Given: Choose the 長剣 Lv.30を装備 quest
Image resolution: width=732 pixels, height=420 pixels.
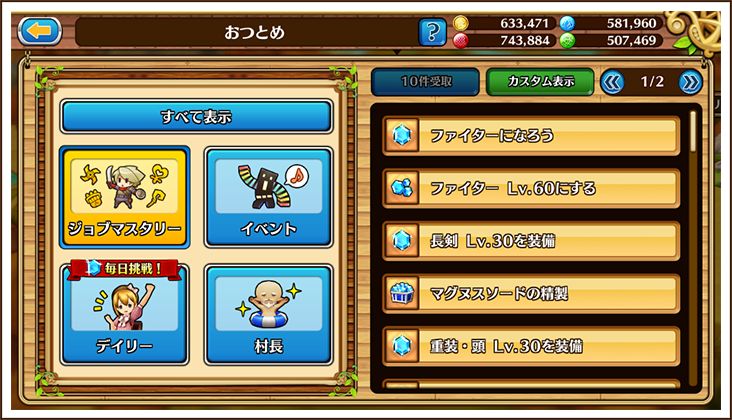Looking at the screenshot, I should coord(532,240).
